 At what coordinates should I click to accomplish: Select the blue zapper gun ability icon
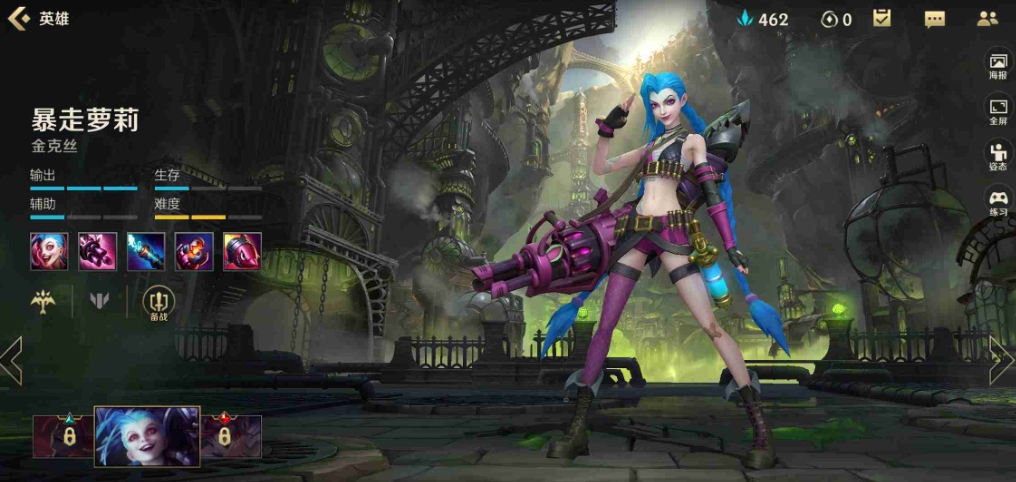(146, 251)
